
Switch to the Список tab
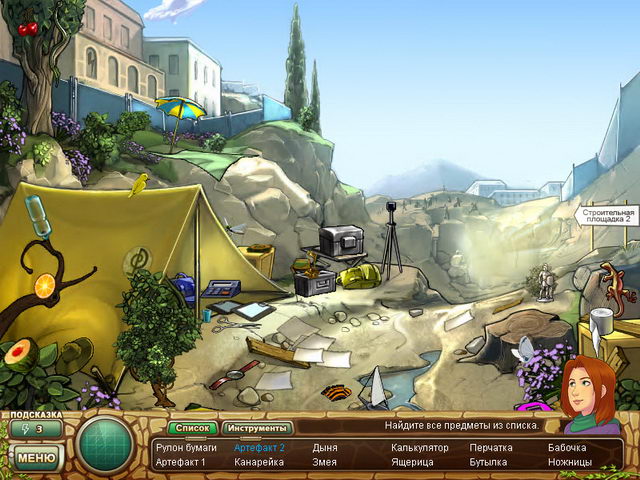191,428
